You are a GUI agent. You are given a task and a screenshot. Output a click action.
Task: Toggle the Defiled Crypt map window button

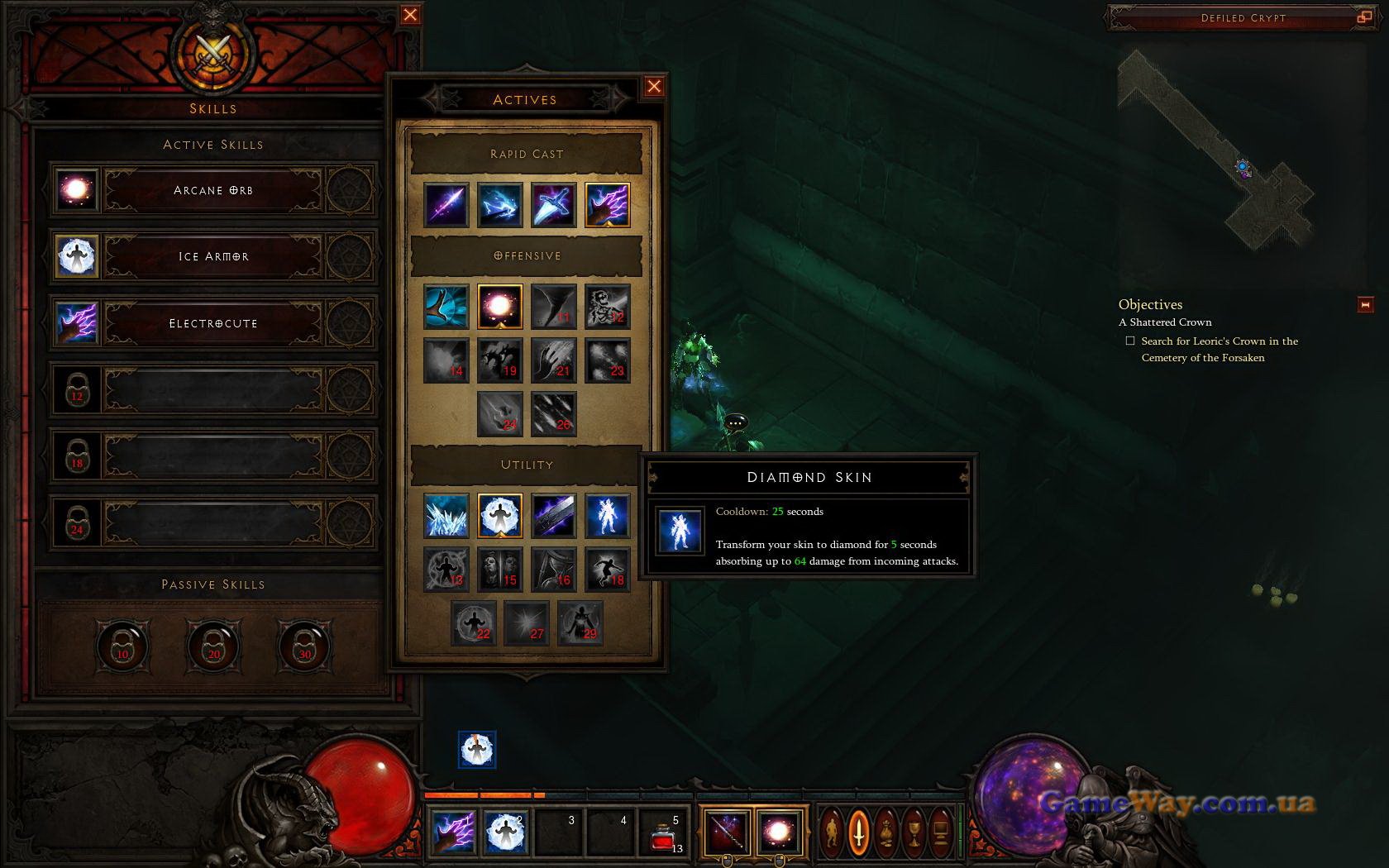click(1363, 17)
